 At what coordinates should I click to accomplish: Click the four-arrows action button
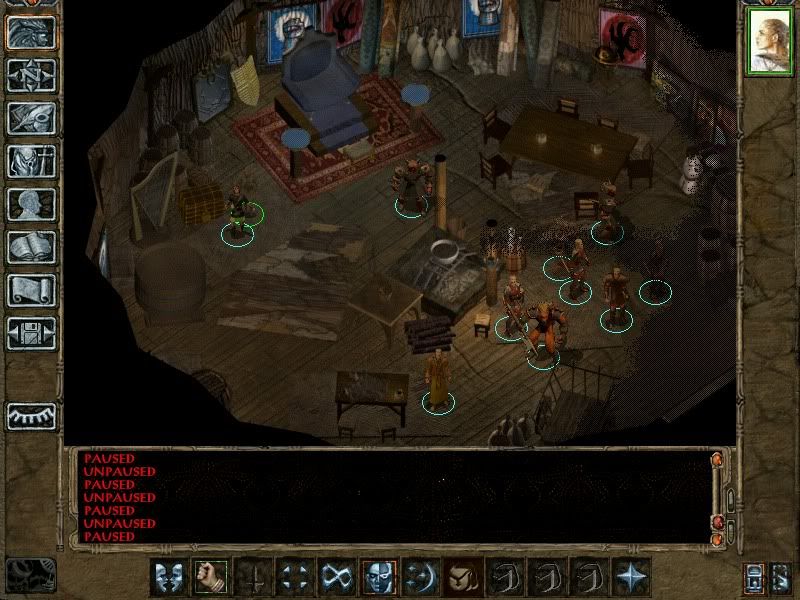pos(295,576)
